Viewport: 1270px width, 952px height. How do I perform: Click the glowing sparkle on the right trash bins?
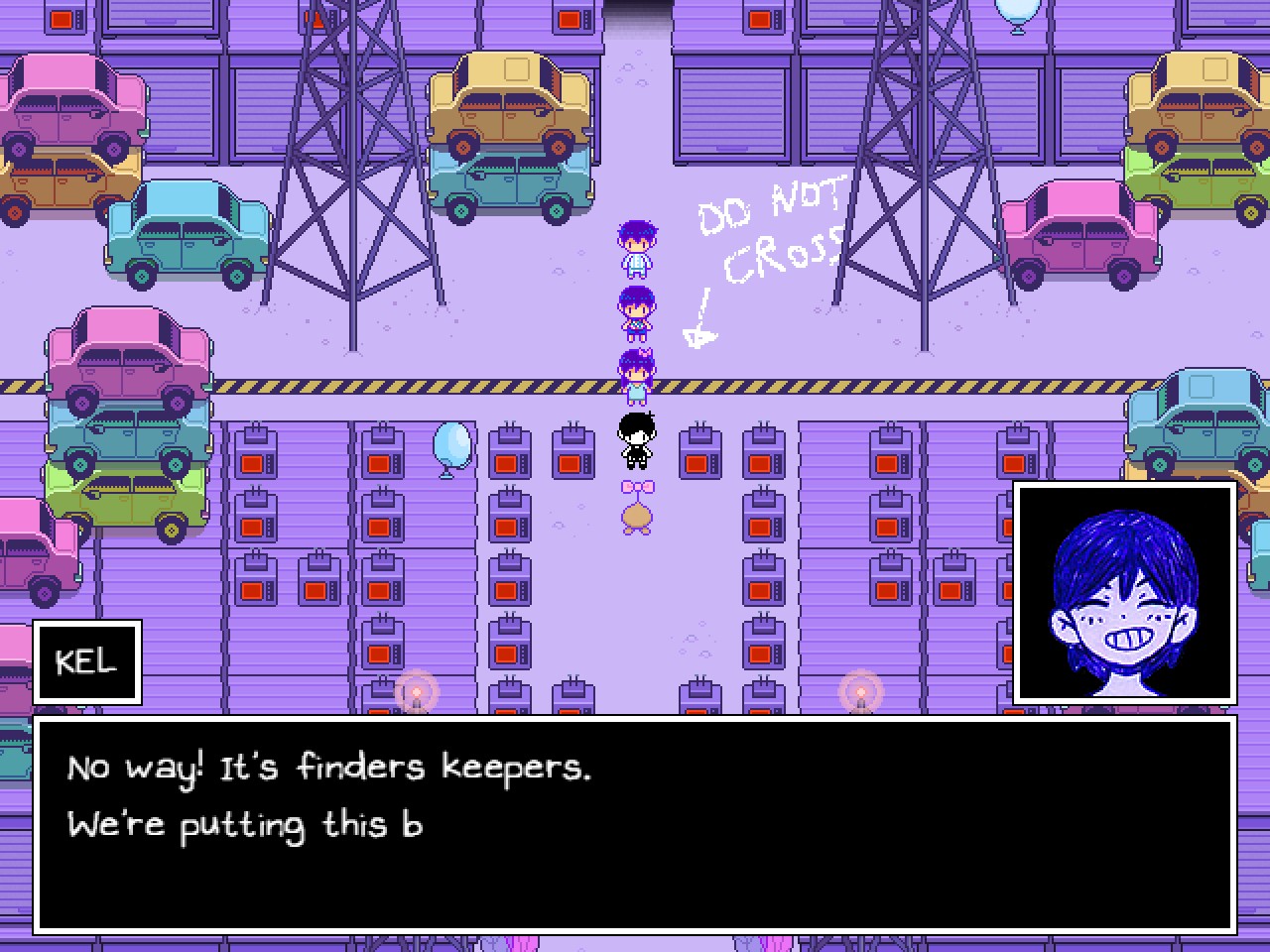pos(859,688)
